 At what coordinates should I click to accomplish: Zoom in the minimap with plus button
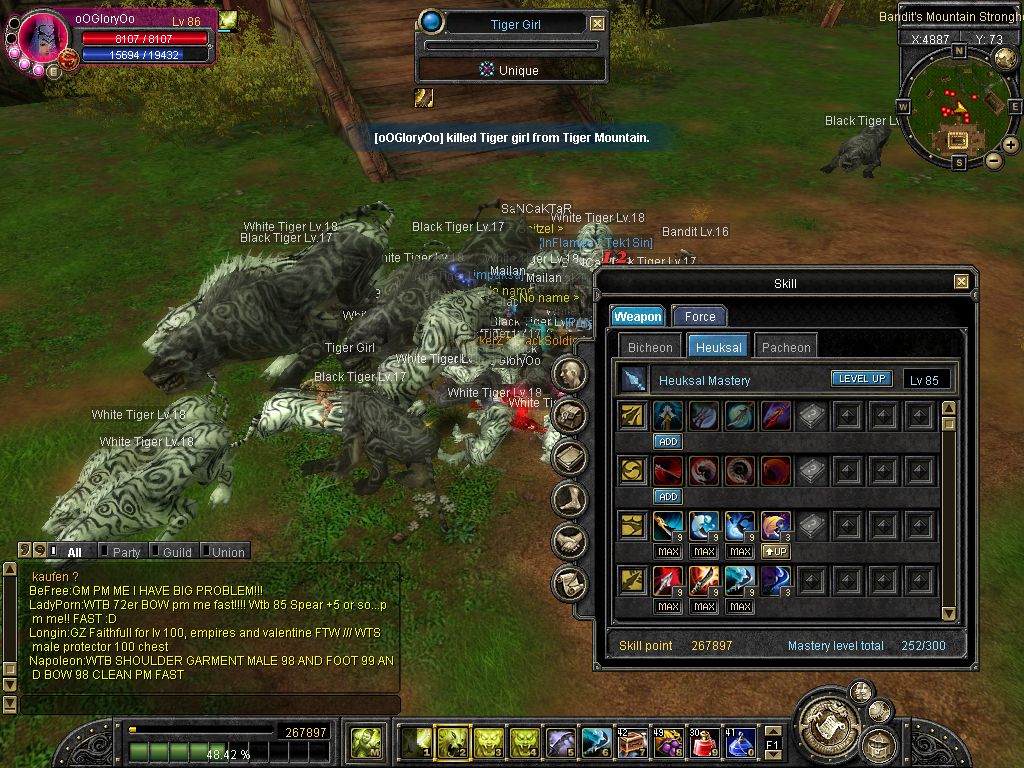coord(1011,145)
